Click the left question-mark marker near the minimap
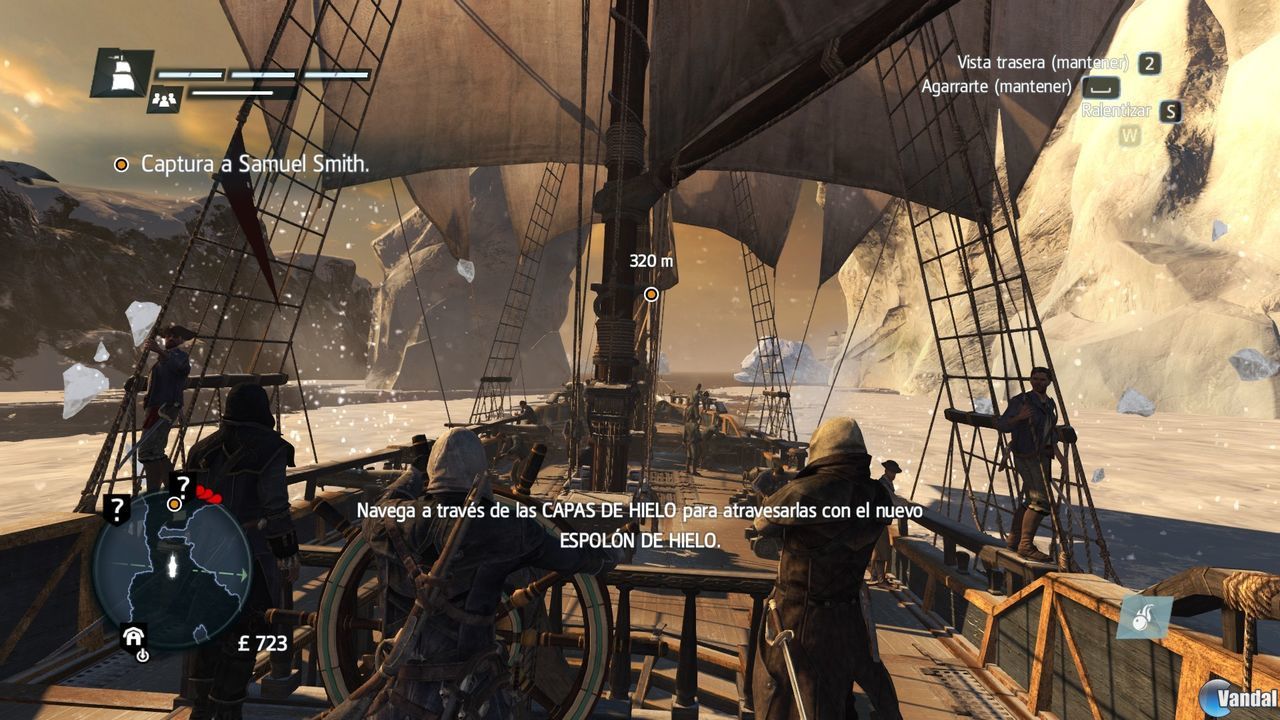1280x720 pixels. pos(117,508)
